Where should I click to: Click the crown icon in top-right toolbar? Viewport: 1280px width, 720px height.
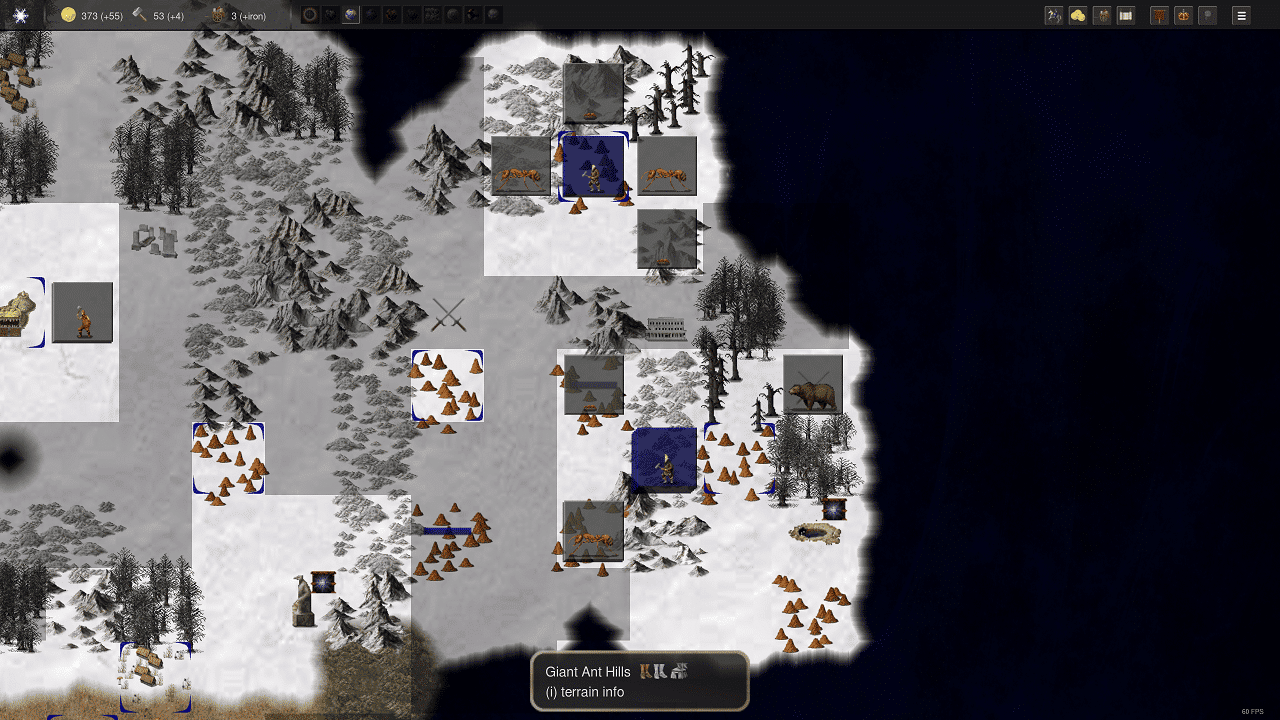1183,15
